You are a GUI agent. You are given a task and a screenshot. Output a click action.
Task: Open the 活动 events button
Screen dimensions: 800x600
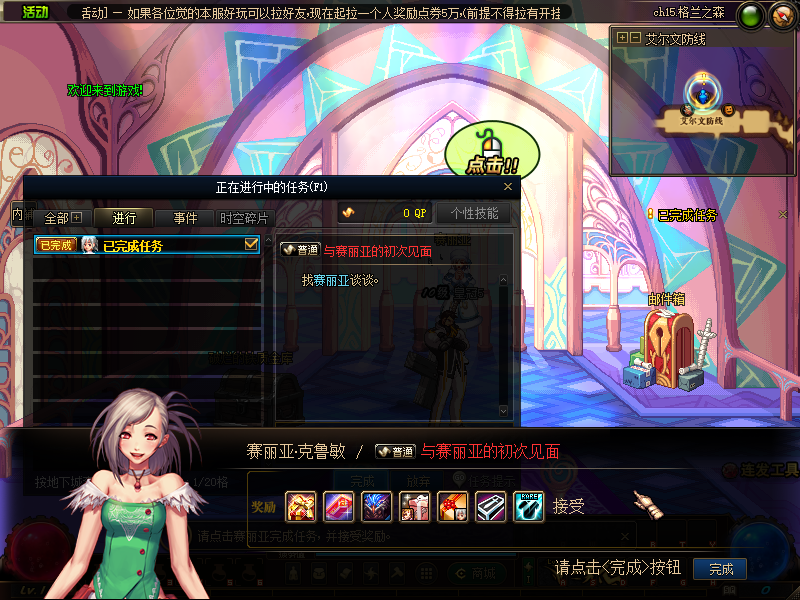[35, 12]
